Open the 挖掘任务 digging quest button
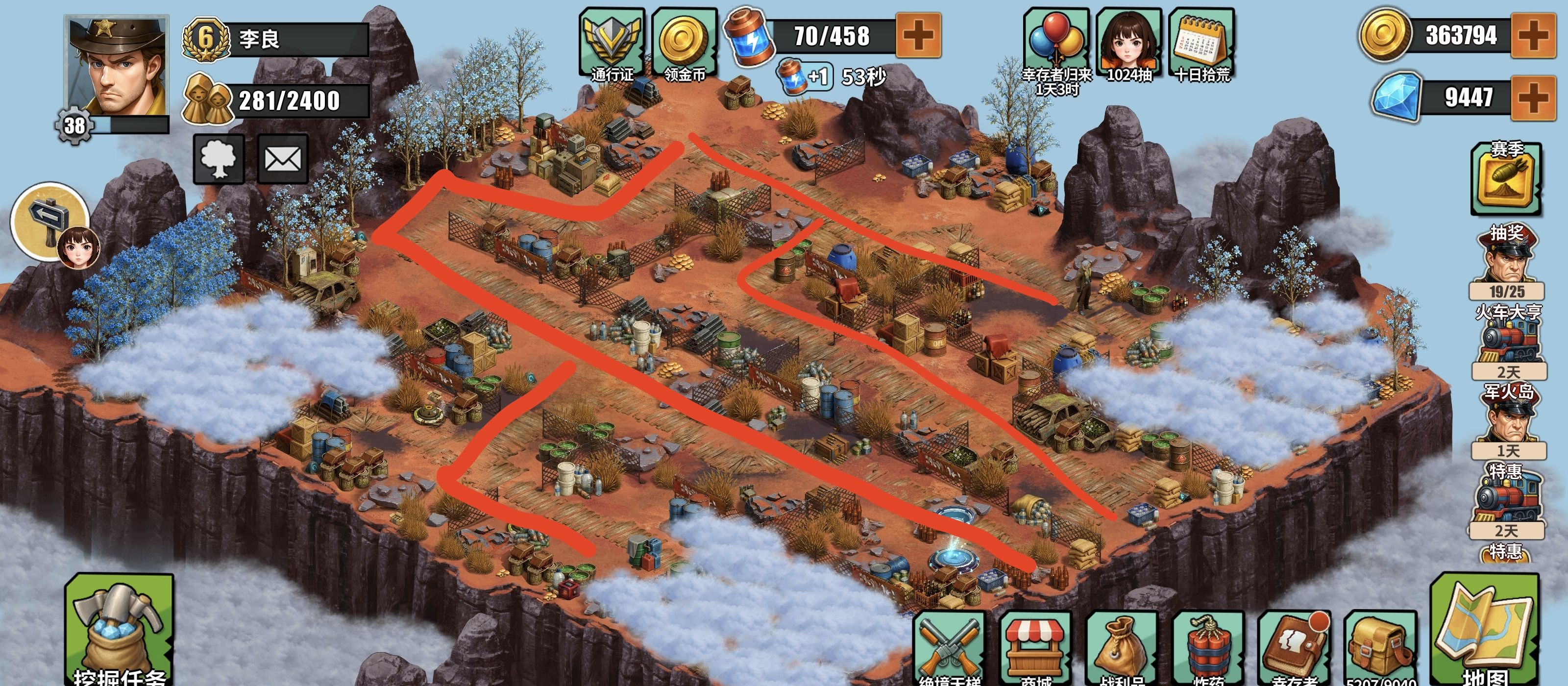This screenshot has height=686, width=1568. [119, 630]
